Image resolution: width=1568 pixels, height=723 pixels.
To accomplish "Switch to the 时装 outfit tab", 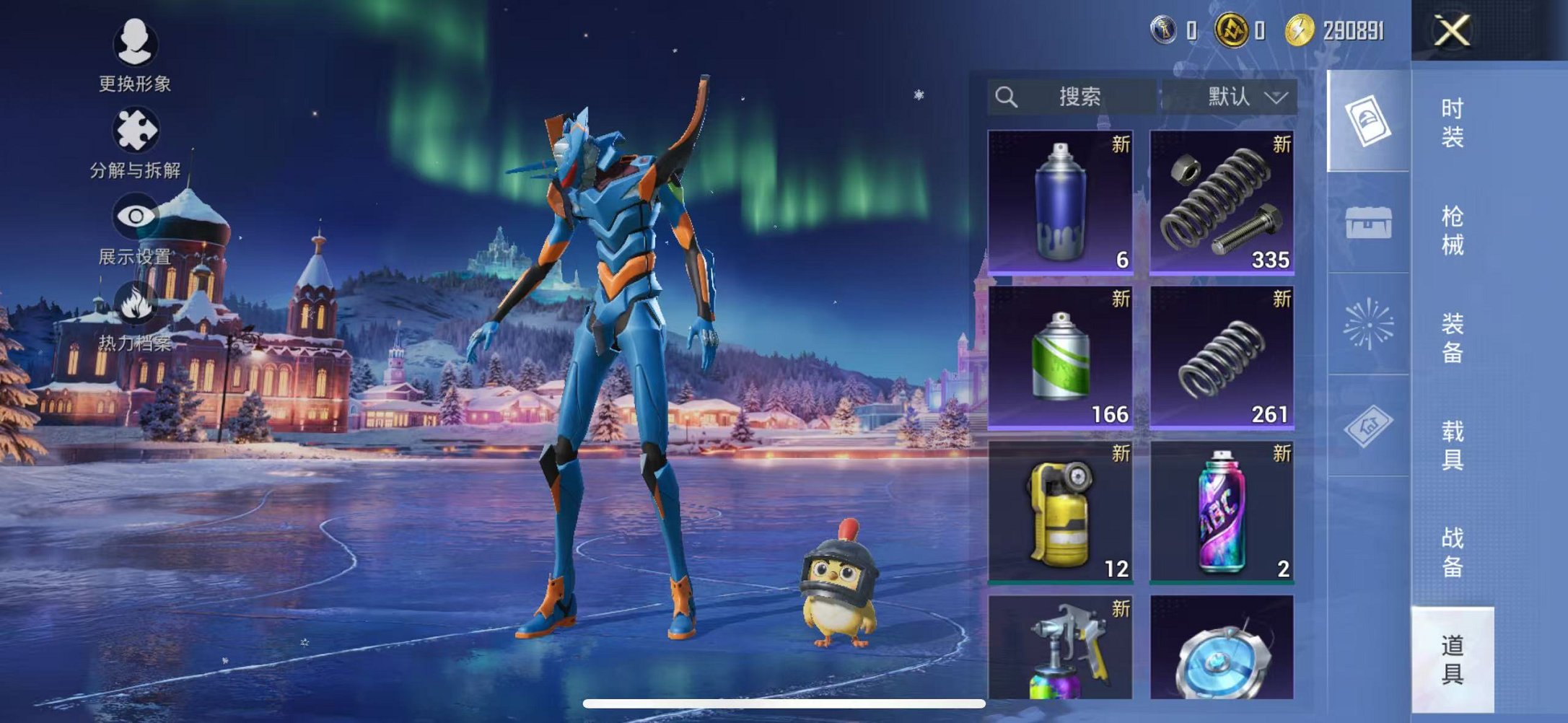I will 1452,123.
